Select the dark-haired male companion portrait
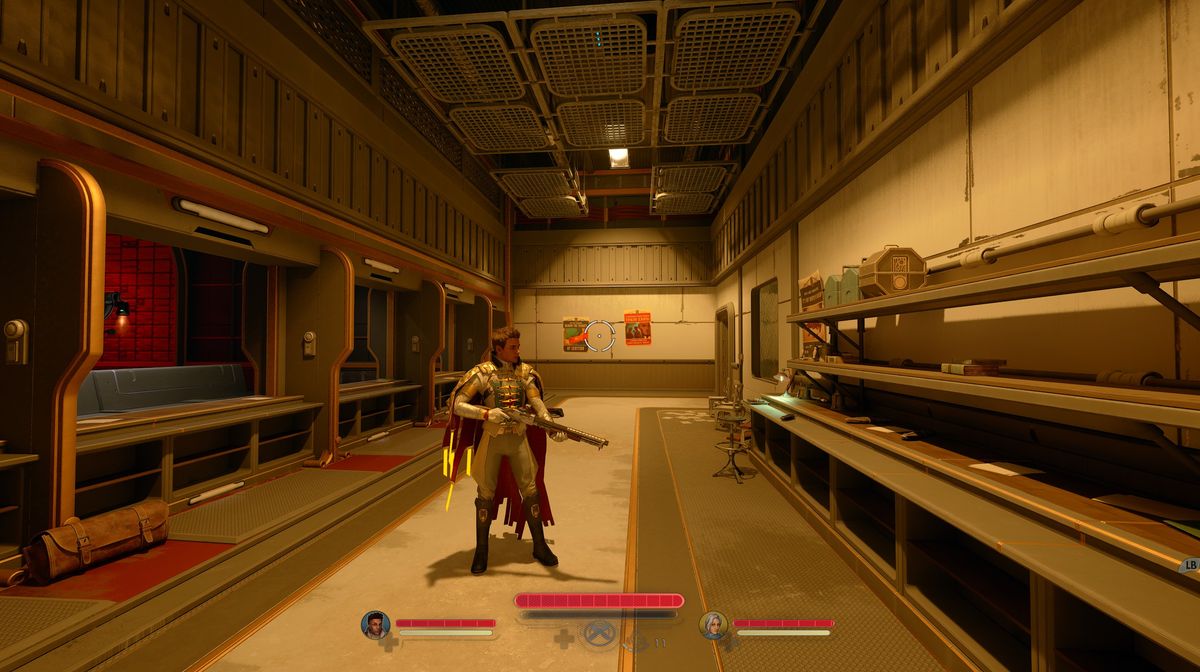Viewport: 1200px width, 672px height. tap(375, 625)
